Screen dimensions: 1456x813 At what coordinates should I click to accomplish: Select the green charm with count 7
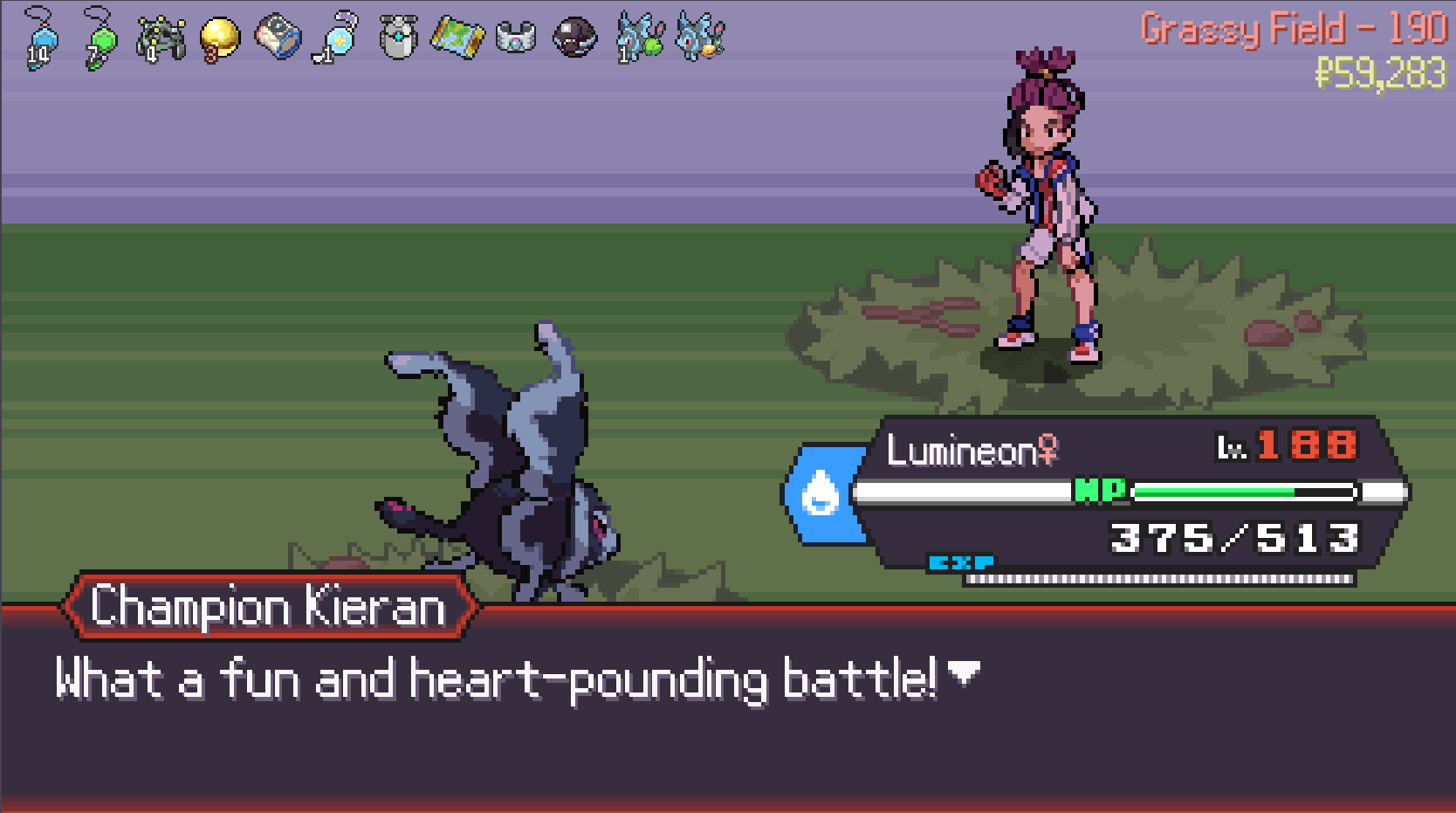pyautogui.click(x=100, y=38)
